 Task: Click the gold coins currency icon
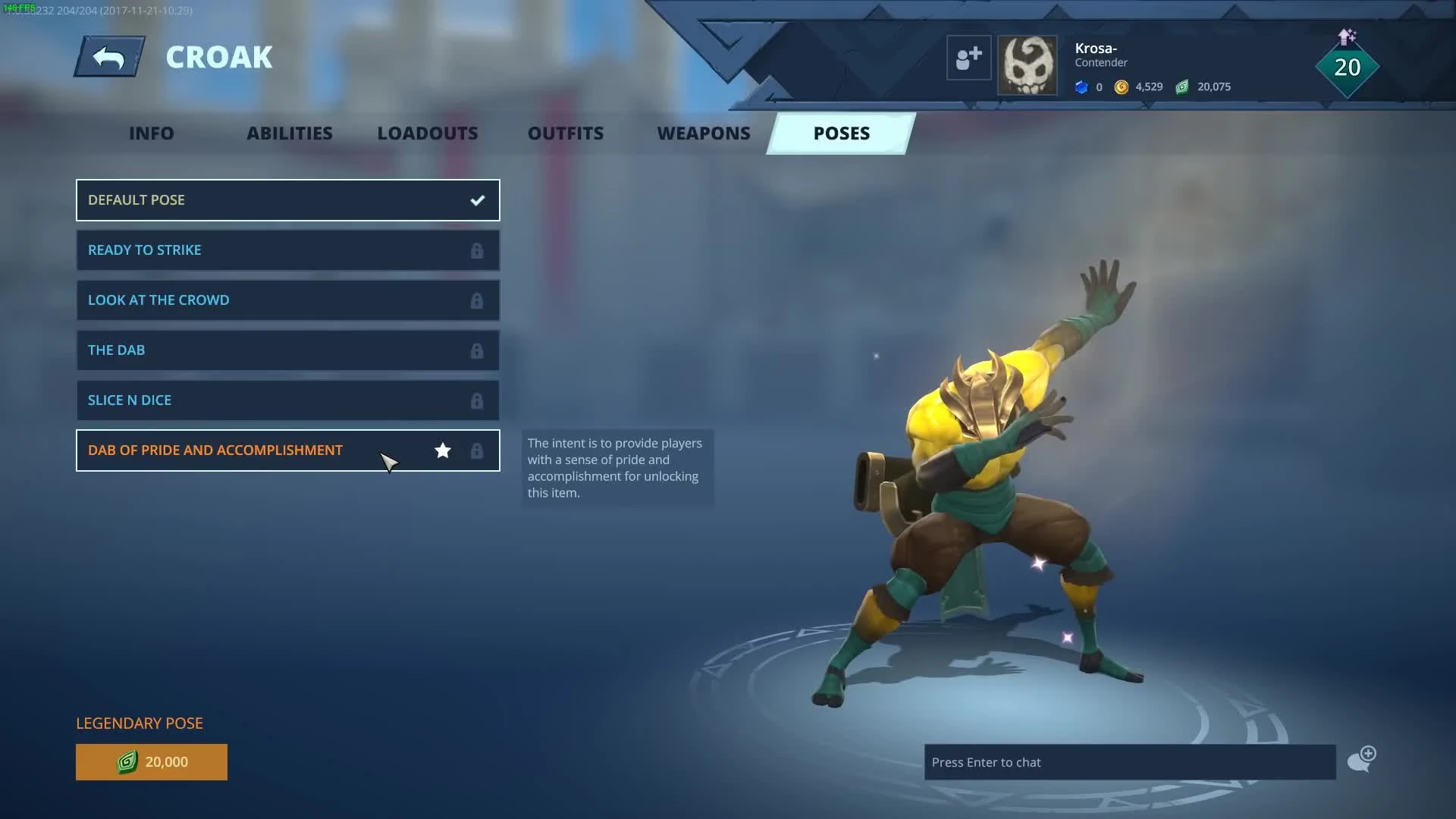coord(1120,87)
